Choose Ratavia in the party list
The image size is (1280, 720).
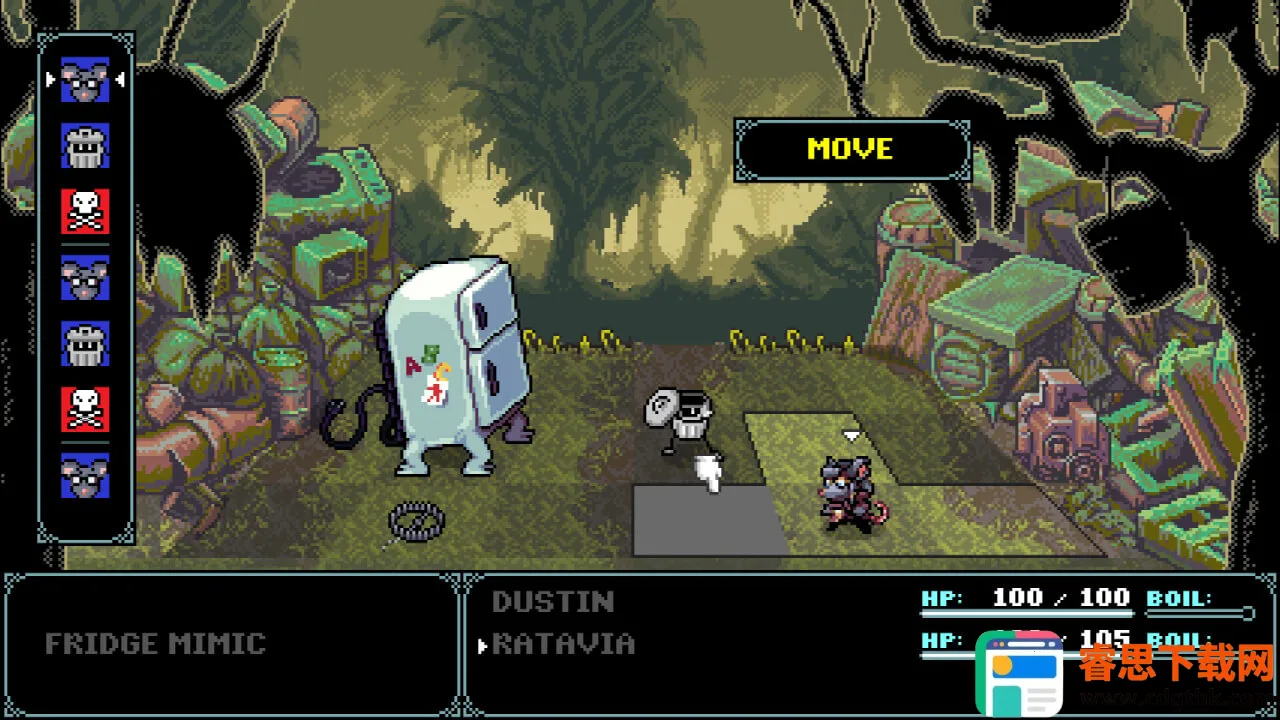(563, 644)
